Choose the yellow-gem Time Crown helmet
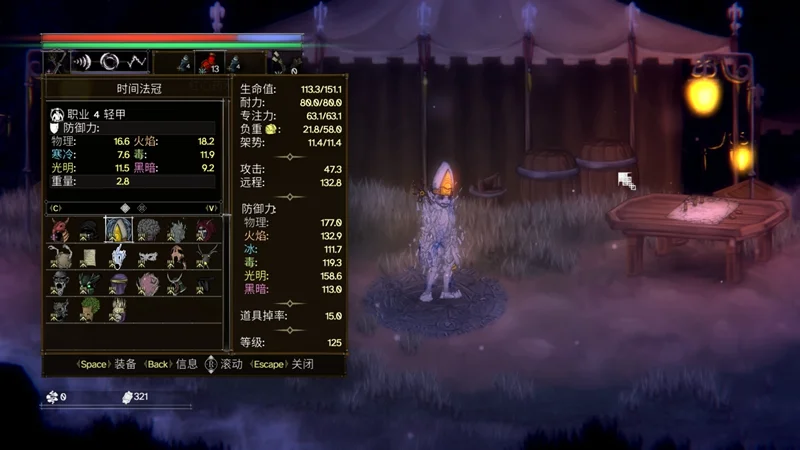This screenshot has width=800, height=450. [x=119, y=231]
